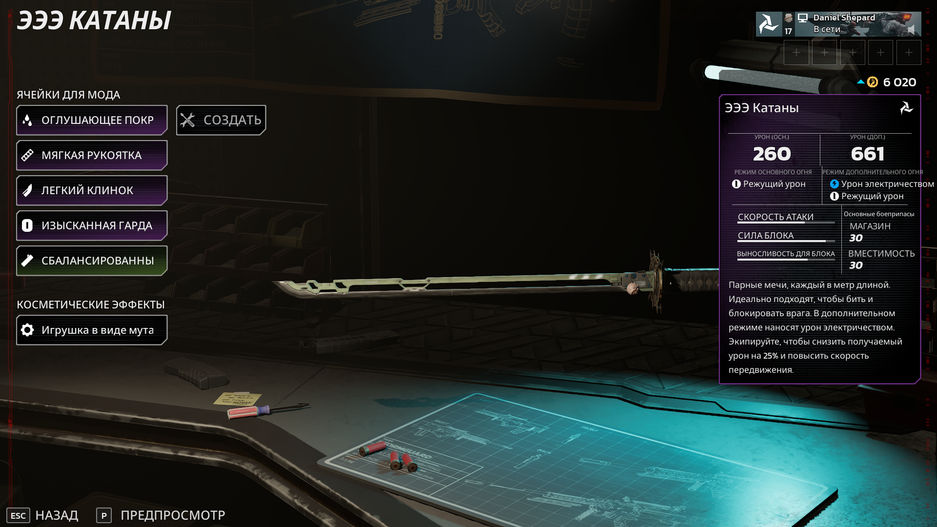Open the ЛЕГКИЙ КЛИНОК mod slot

[92, 190]
